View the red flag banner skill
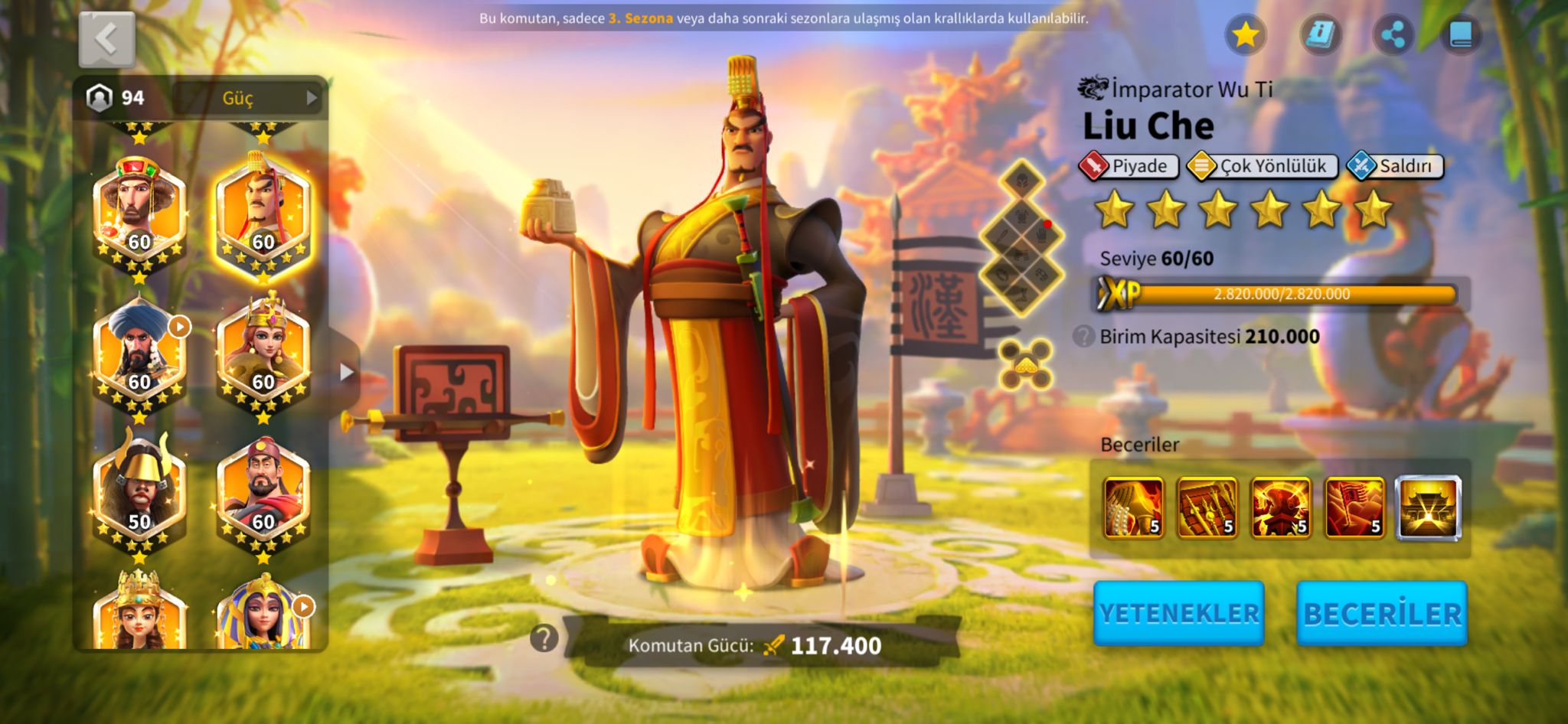Viewport: 1568px width, 724px height. [x=1354, y=508]
